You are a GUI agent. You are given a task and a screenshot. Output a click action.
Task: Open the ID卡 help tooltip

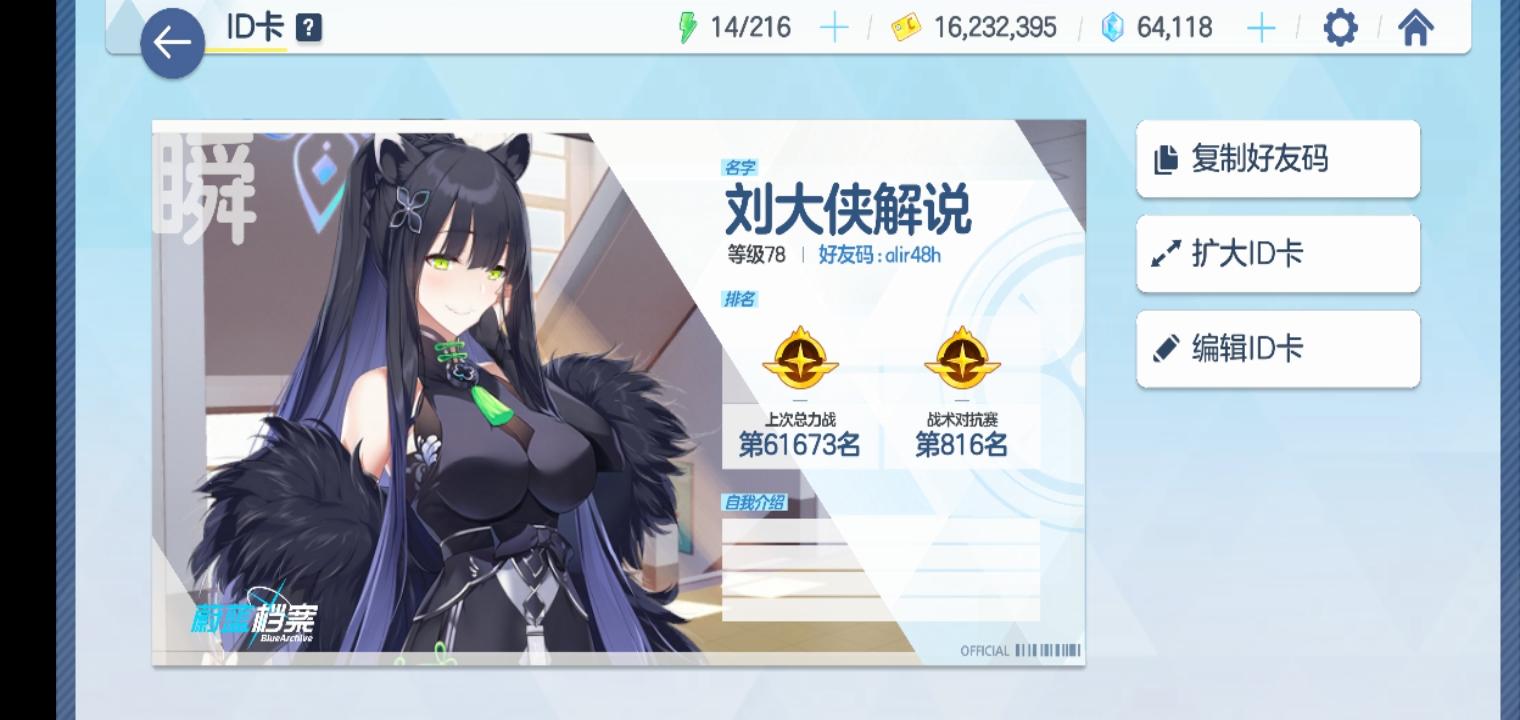308,28
